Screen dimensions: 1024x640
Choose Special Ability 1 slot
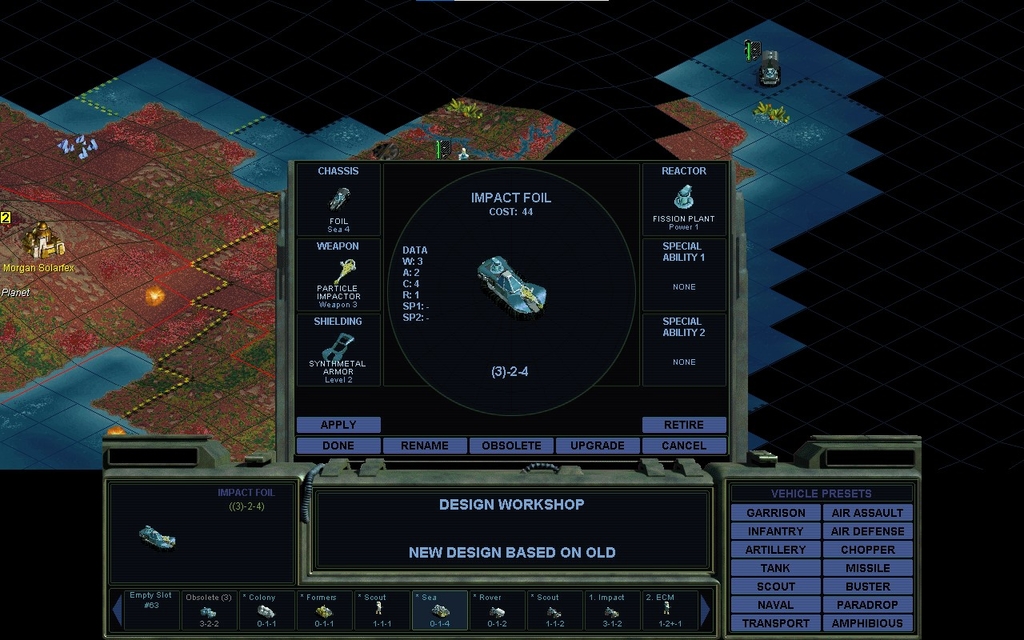click(x=684, y=274)
